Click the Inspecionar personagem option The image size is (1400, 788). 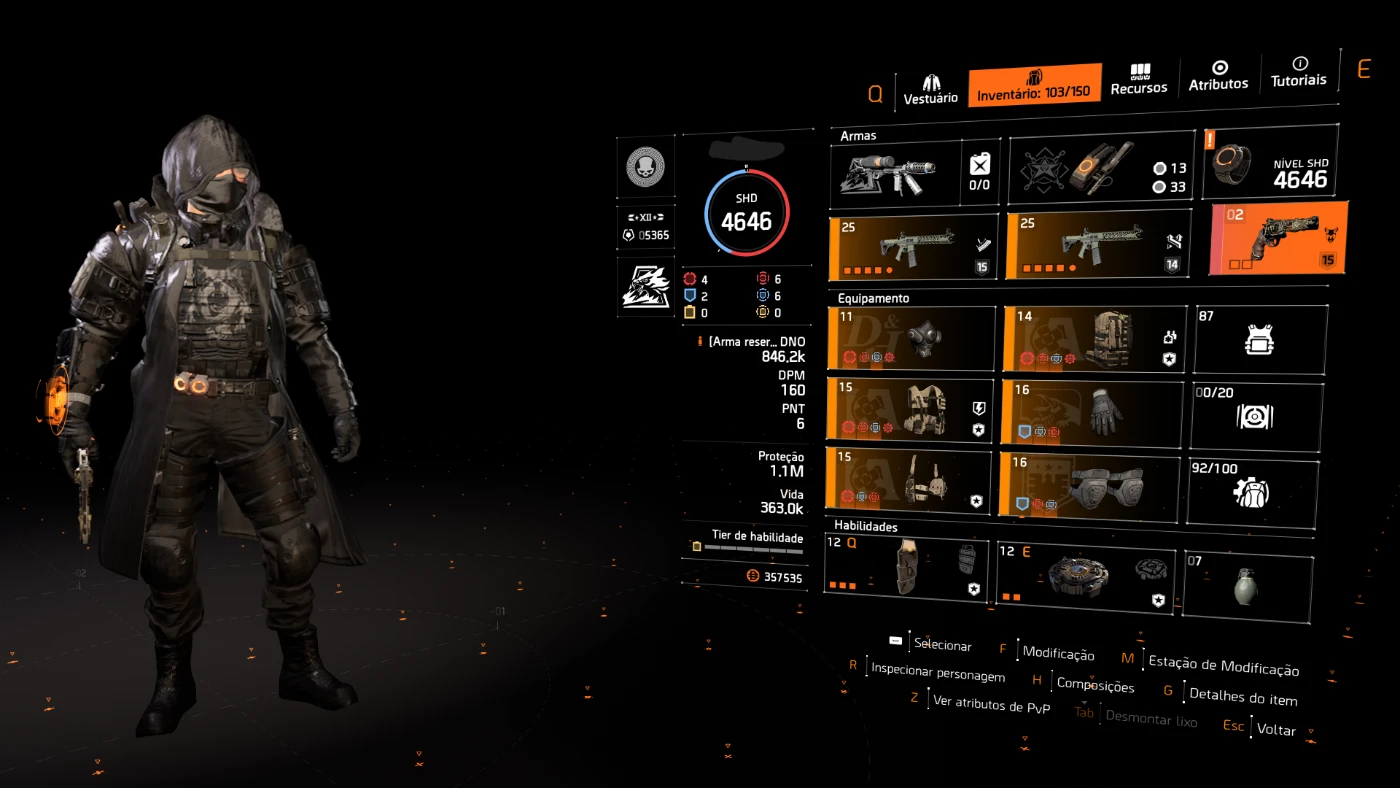937,675
